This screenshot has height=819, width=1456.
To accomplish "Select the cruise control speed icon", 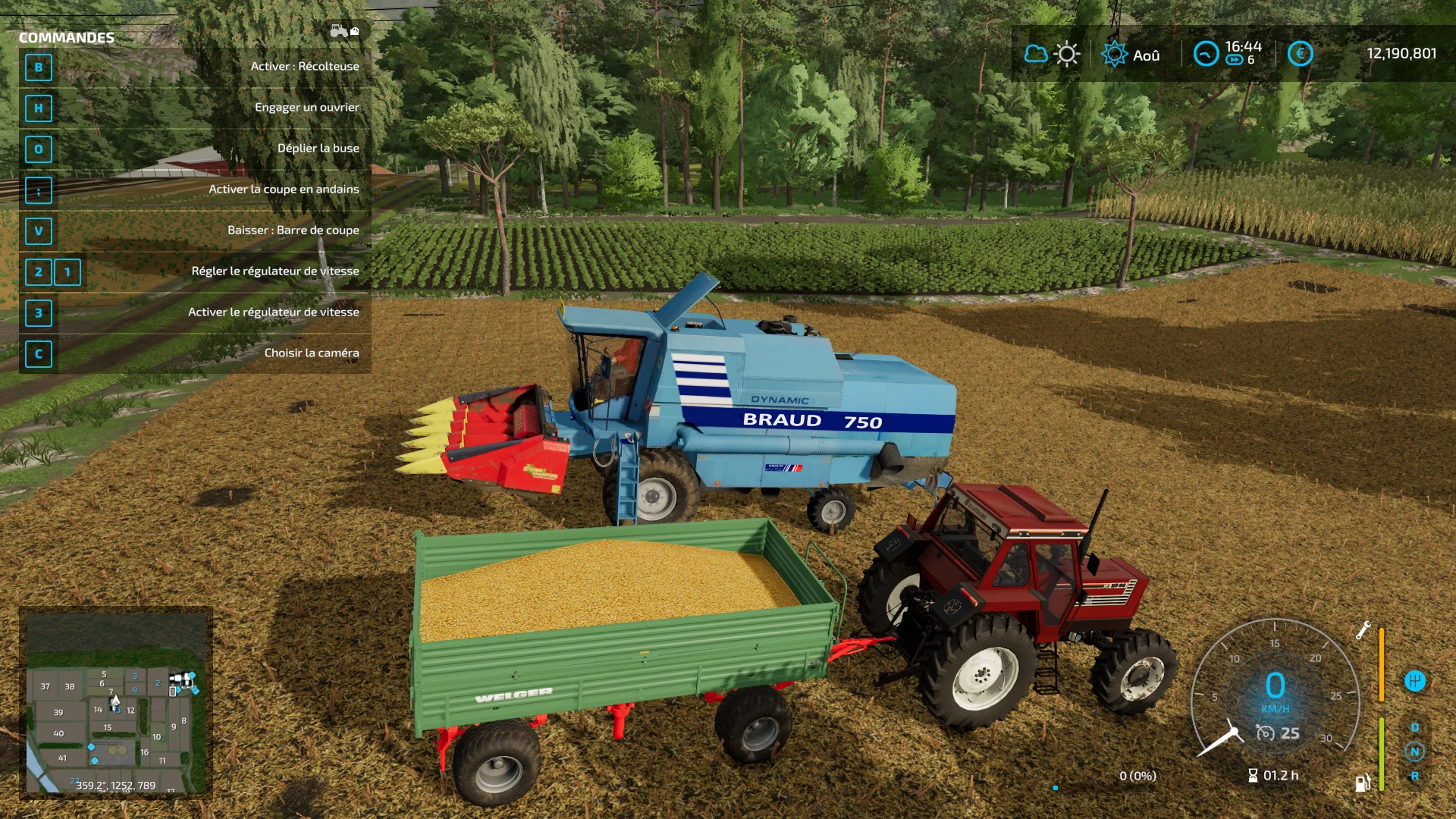I will (1265, 733).
